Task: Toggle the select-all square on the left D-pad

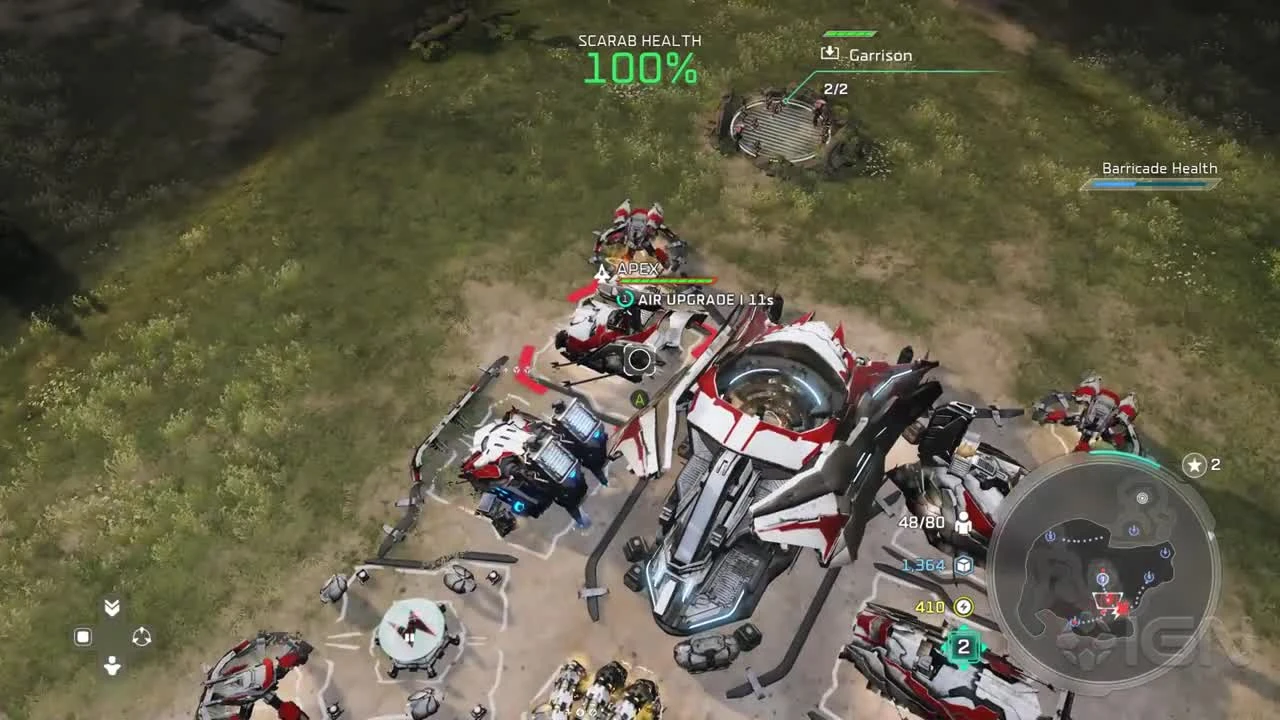Action: [83, 636]
